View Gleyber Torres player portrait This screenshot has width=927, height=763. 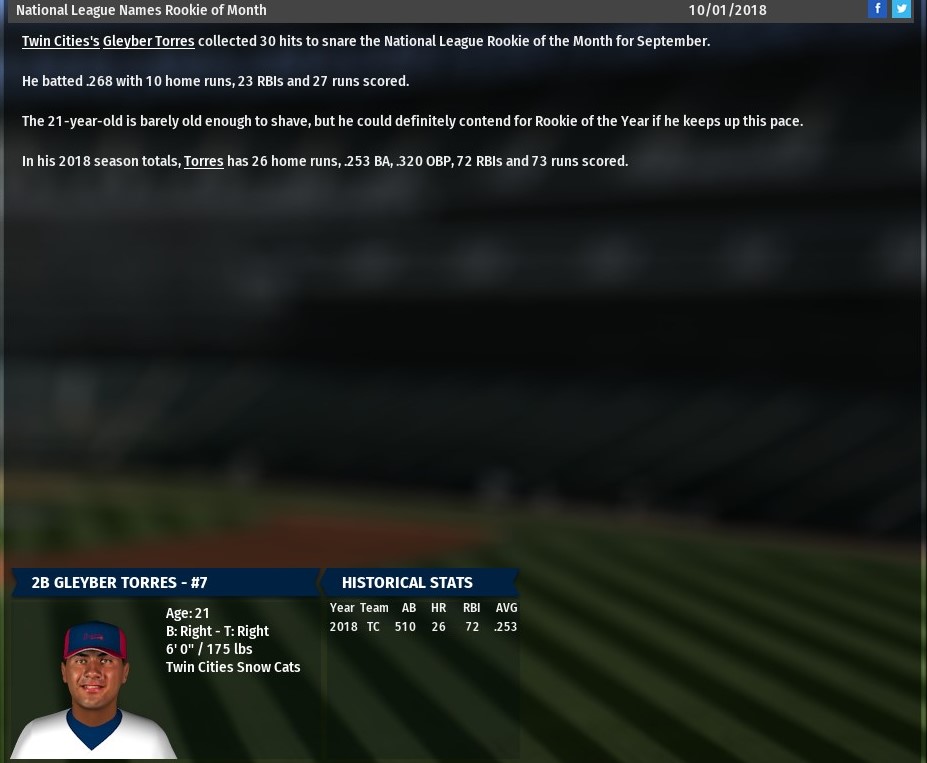(x=93, y=687)
